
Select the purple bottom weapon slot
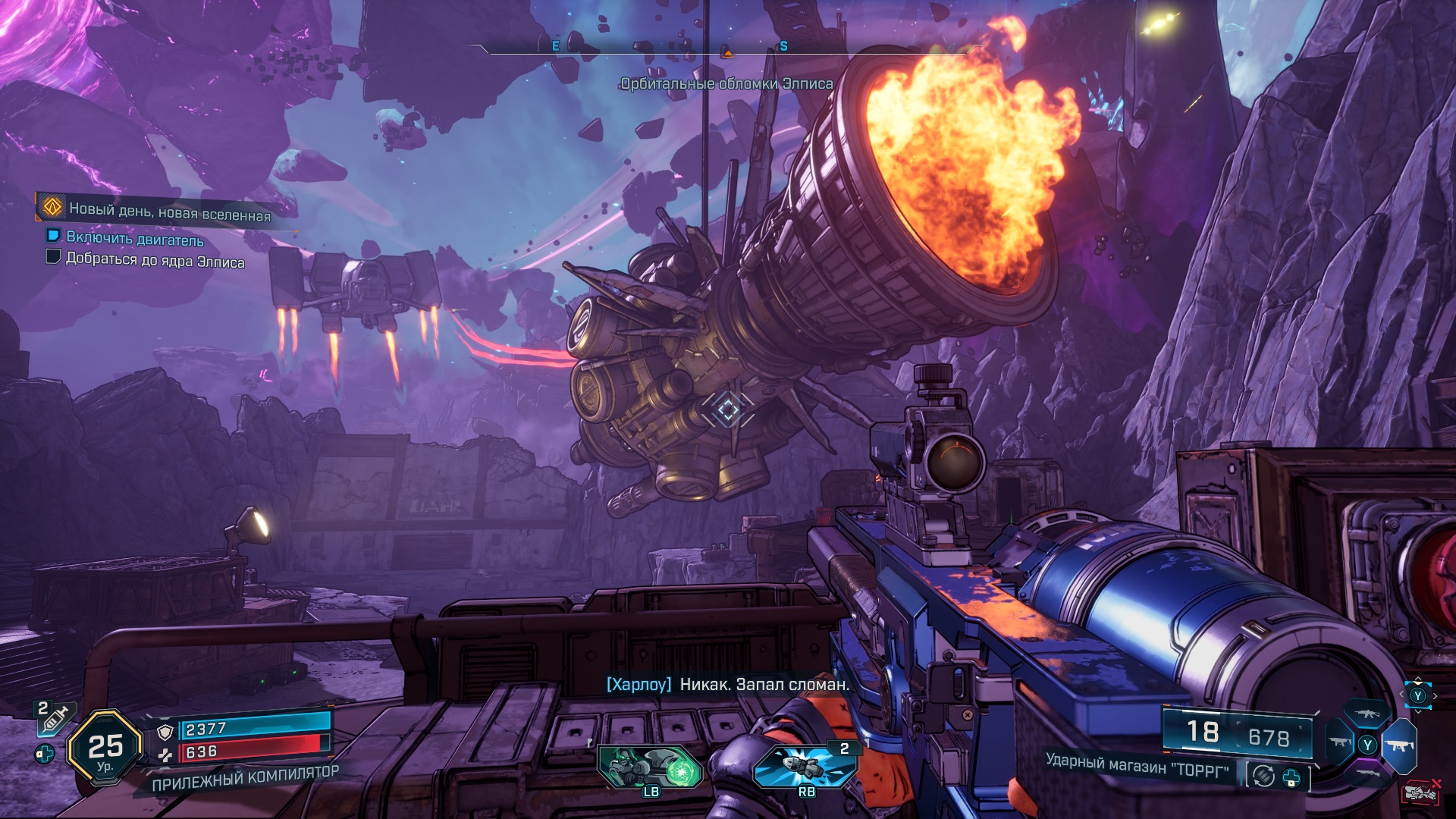tap(1367, 773)
